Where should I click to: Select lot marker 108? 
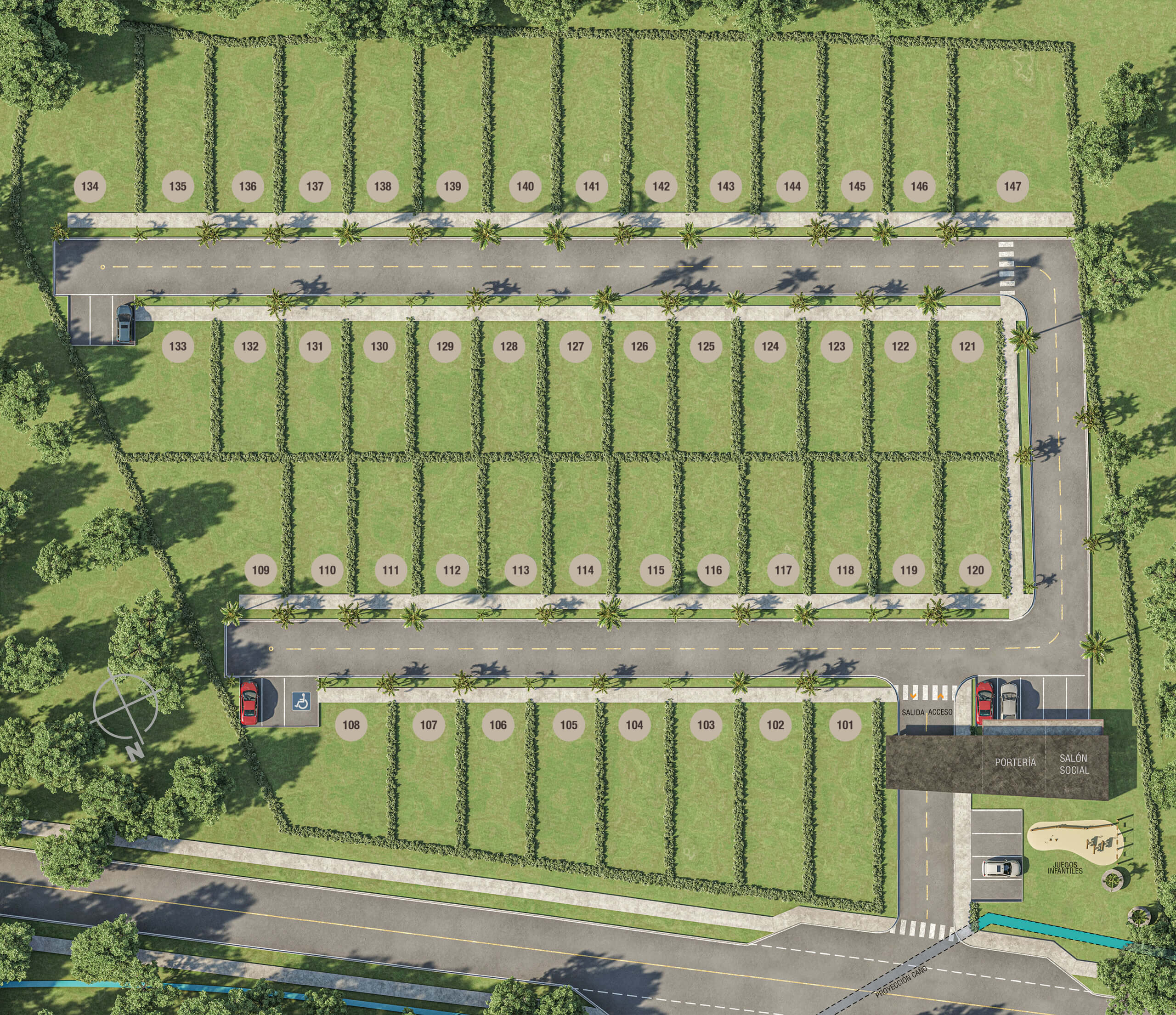click(351, 724)
